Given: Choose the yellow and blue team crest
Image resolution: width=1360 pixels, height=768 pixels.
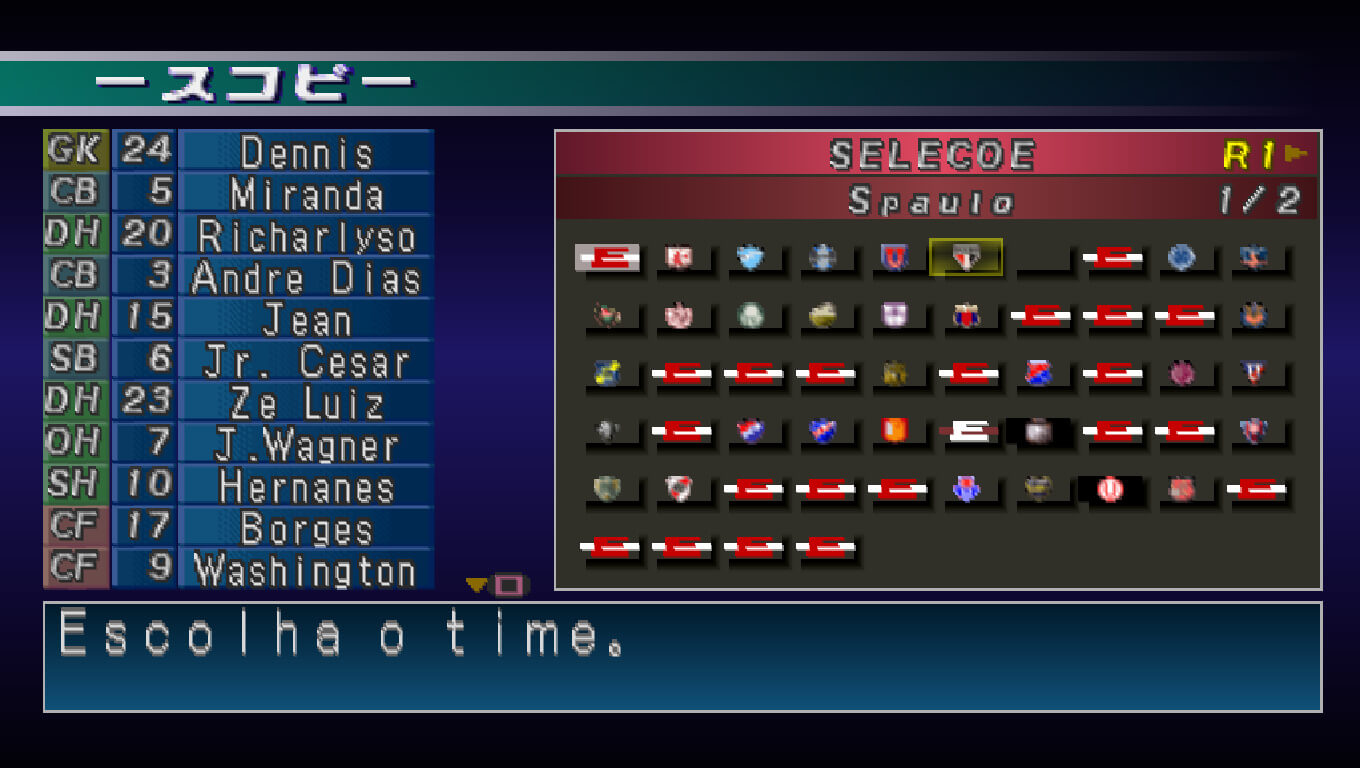Looking at the screenshot, I should [606, 373].
